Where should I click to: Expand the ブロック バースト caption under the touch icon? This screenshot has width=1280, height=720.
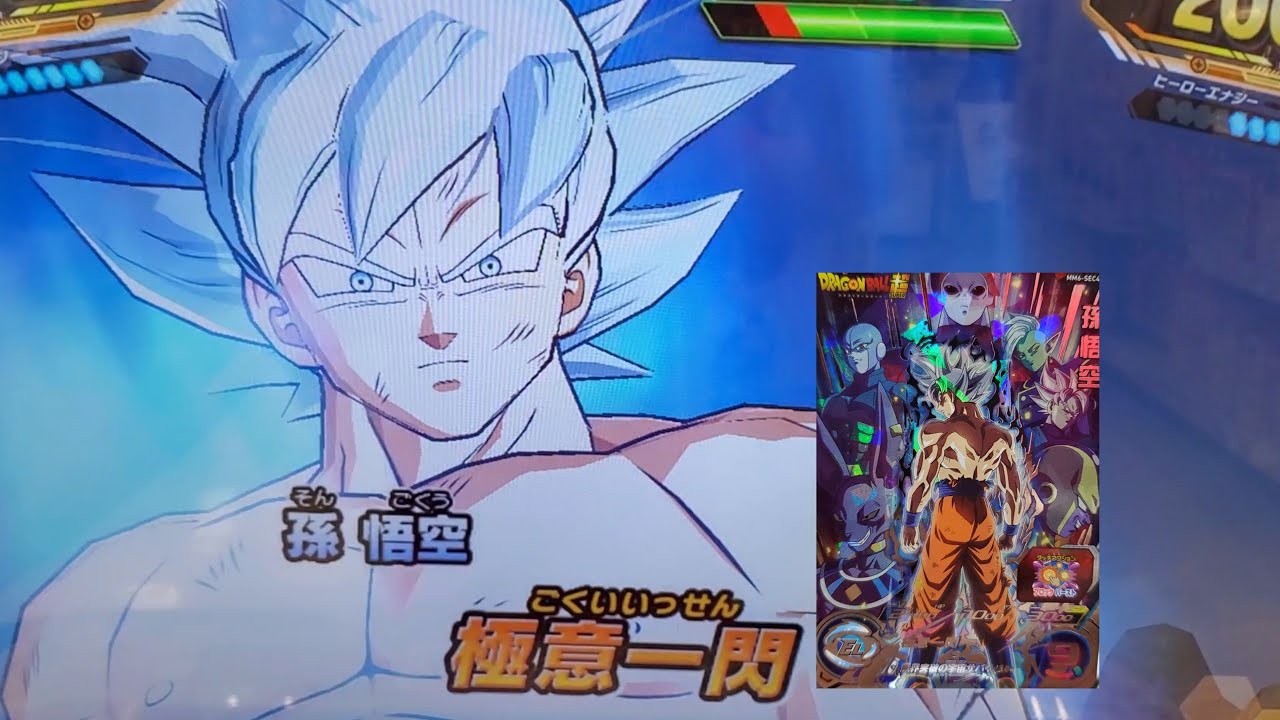[x=1055, y=592]
